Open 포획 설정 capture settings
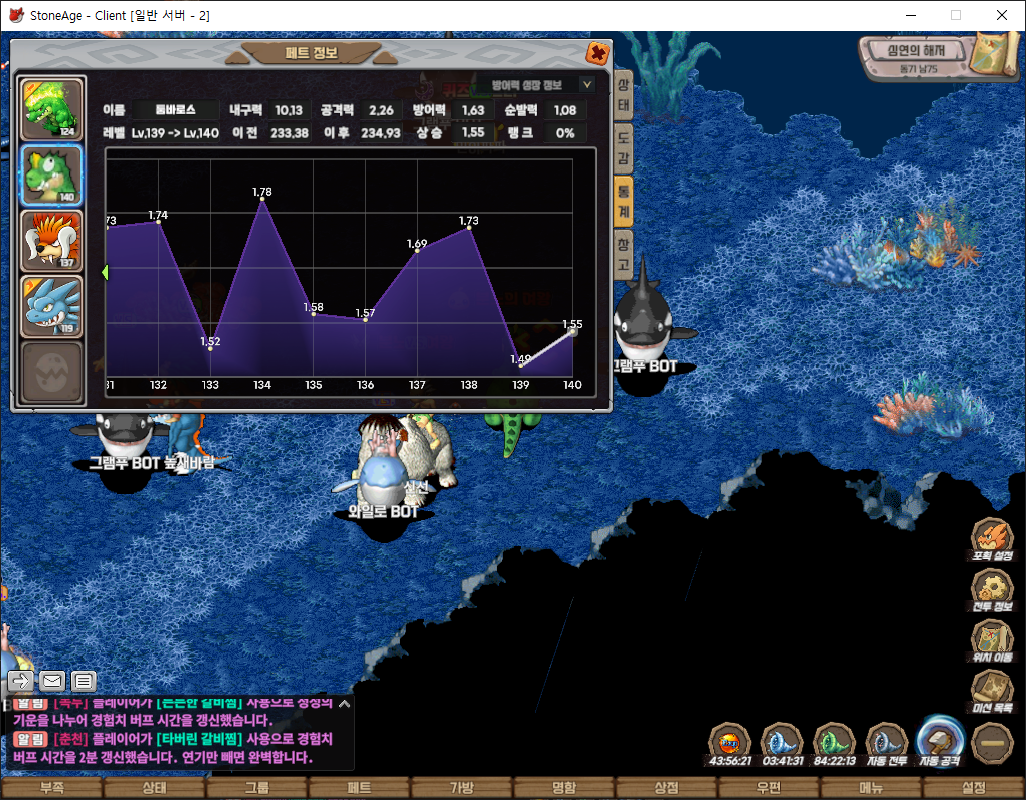1026x800 pixels. click(992, 541)
